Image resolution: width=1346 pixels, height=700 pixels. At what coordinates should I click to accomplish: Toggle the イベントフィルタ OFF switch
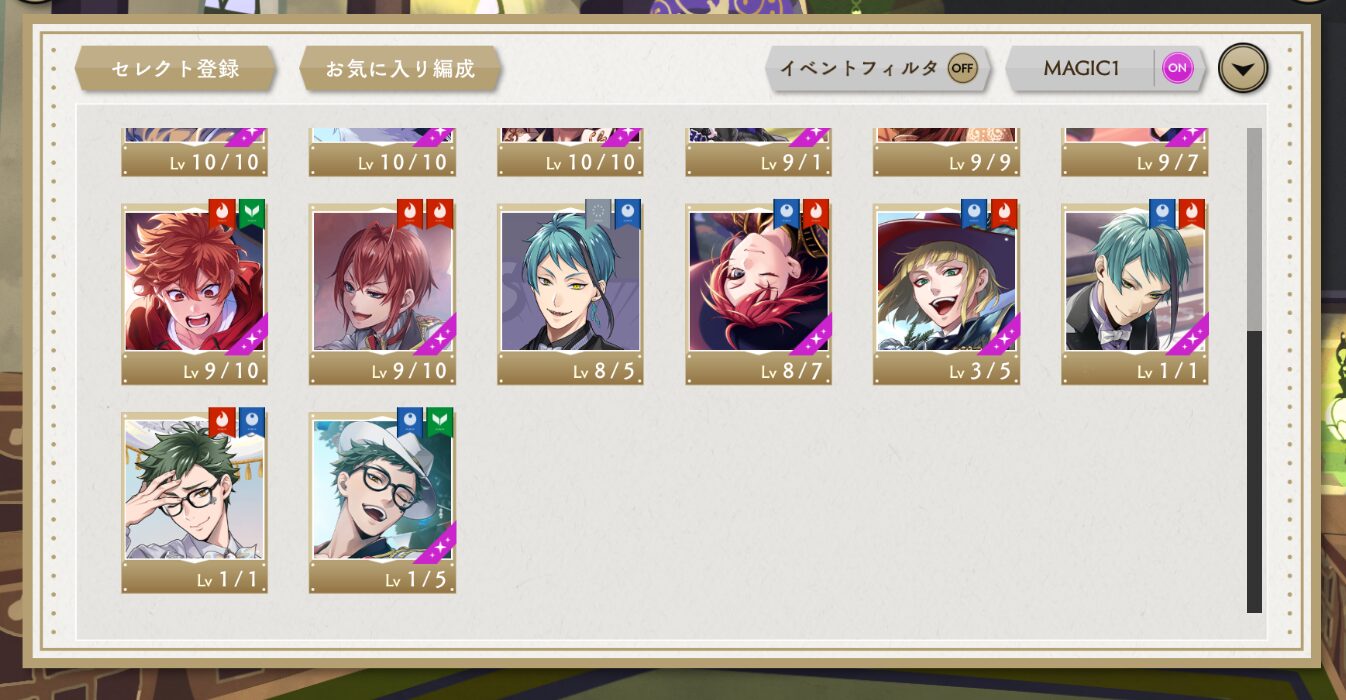click(962, 68)
